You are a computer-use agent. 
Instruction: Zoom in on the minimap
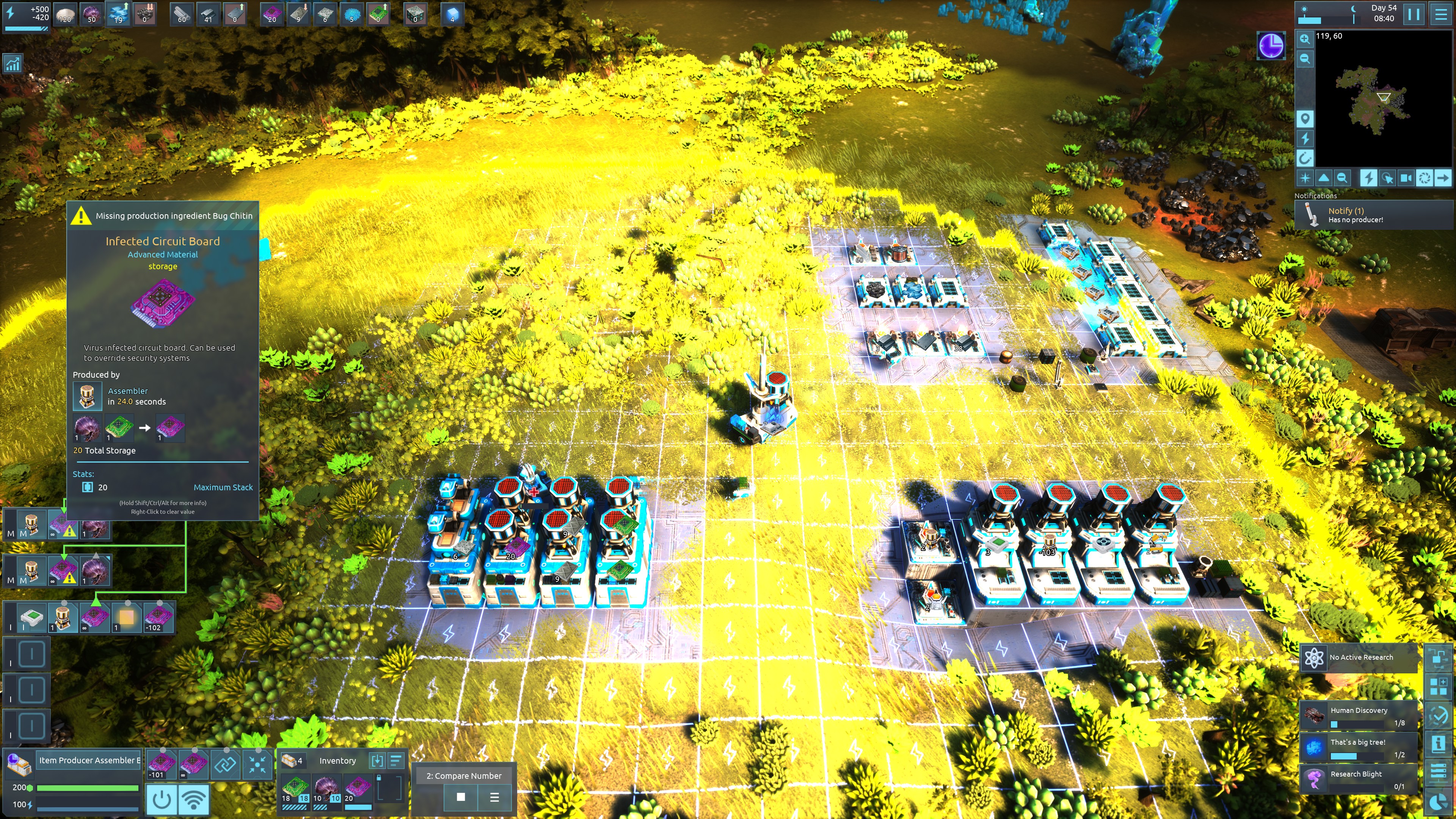pos(1304,39)
